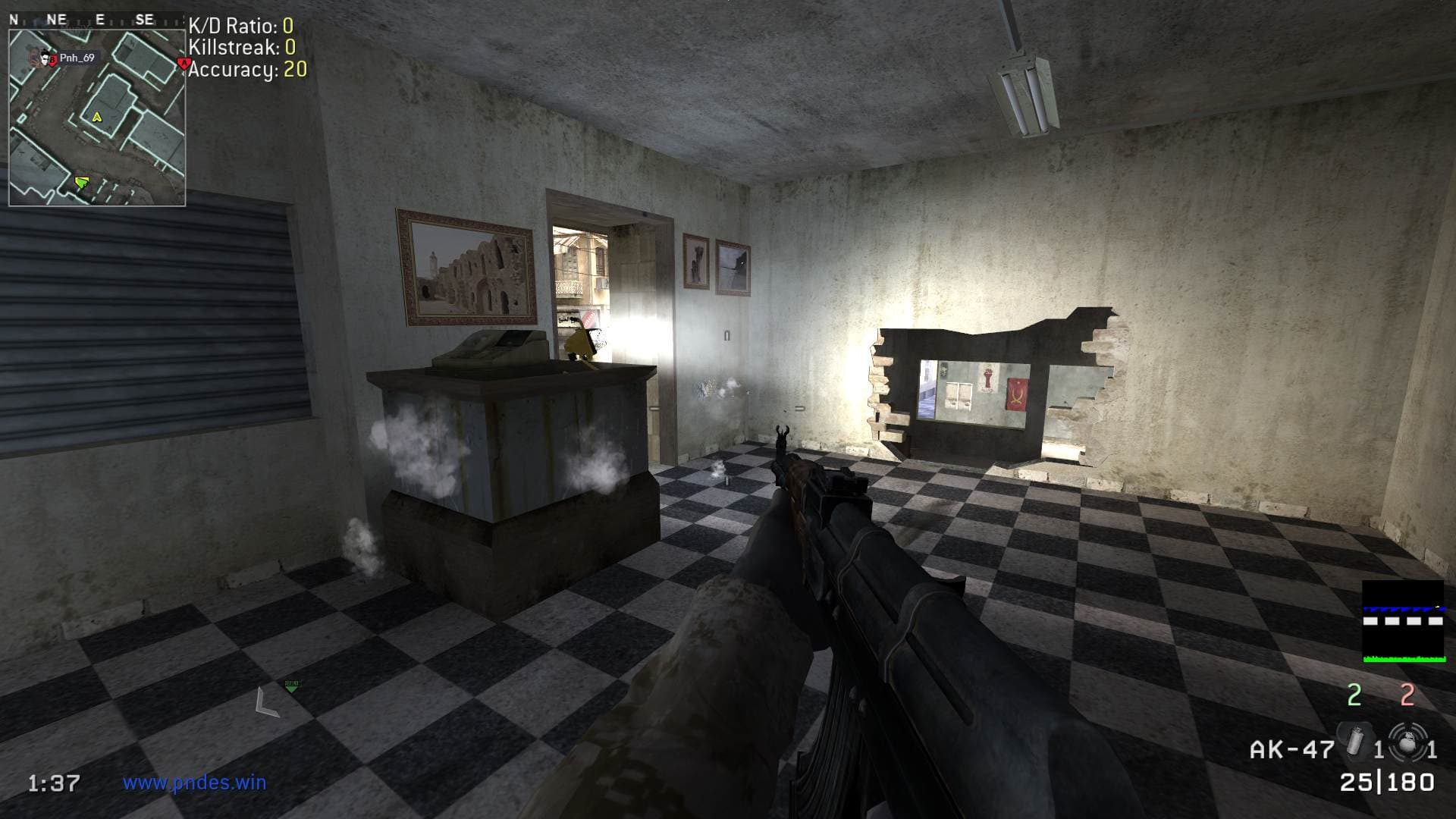Click the minimap in the corner
This screenshot has width=1456, height=819.
click(97, 117)
